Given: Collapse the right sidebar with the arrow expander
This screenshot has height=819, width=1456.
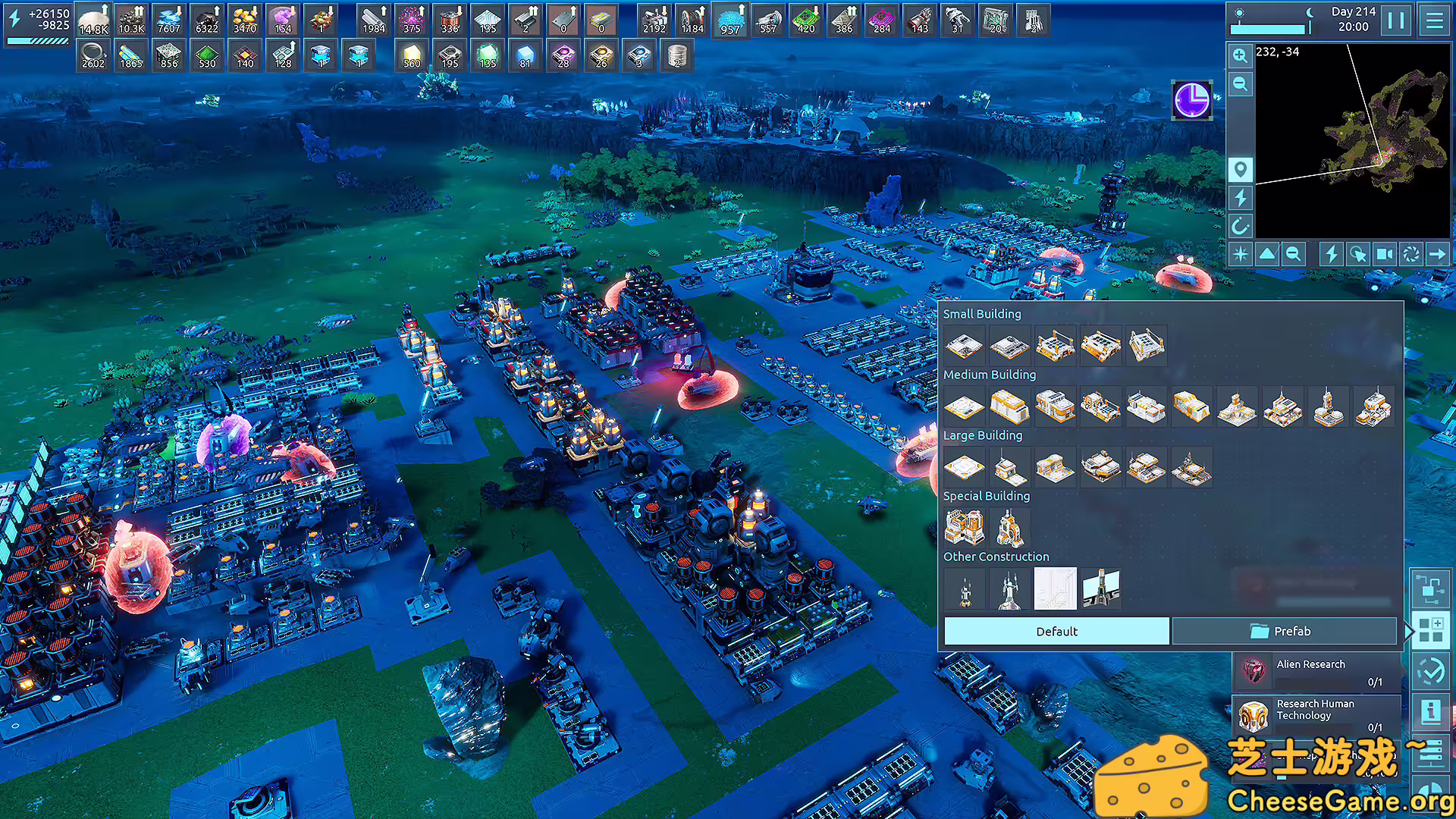Looking at the screenshot, I should click(1407, 630).
